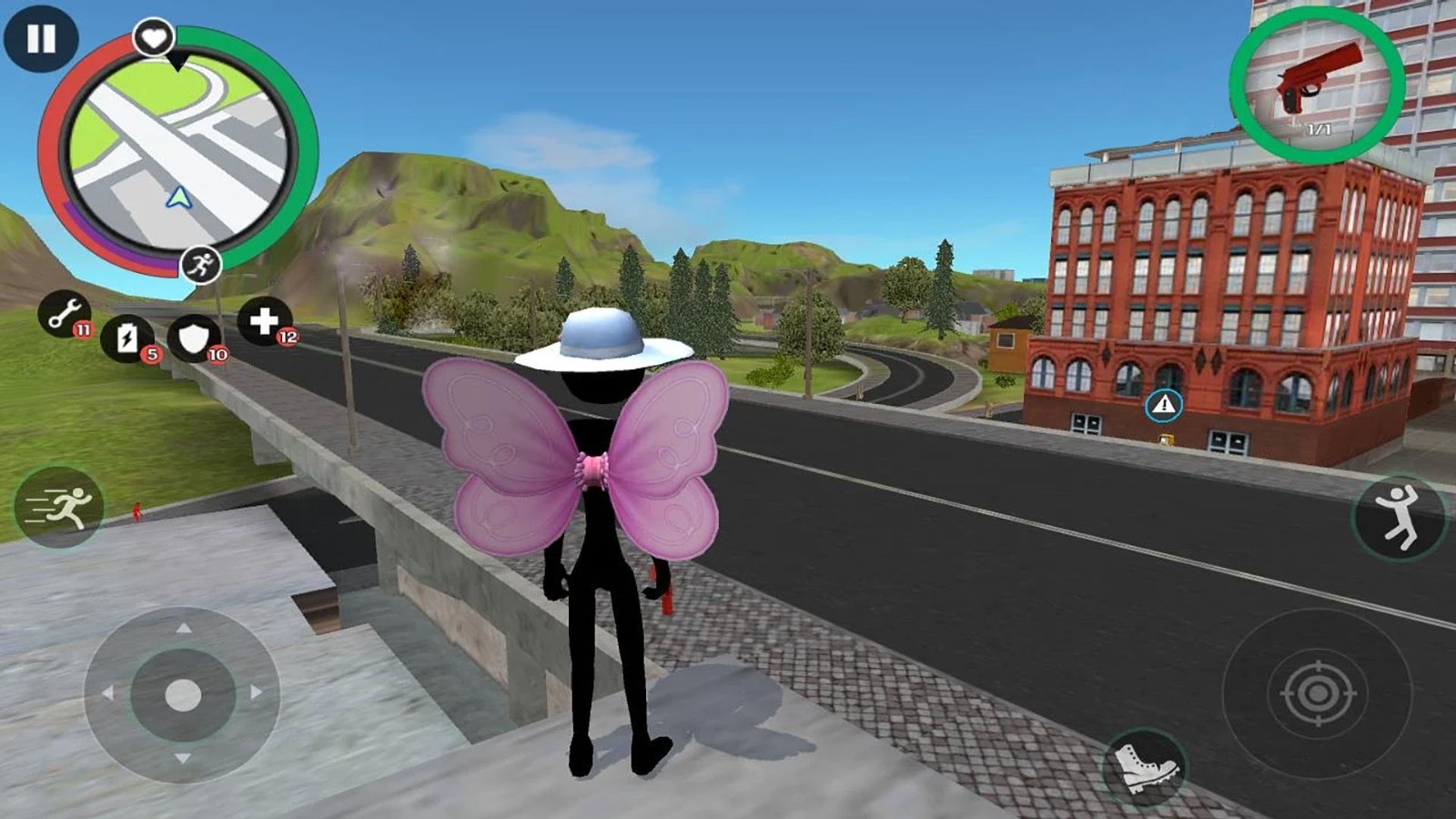The width and height of the screenshot is (1456, 819).
Task: Activate the shield armor item
Action: click(x=195, y=339)
